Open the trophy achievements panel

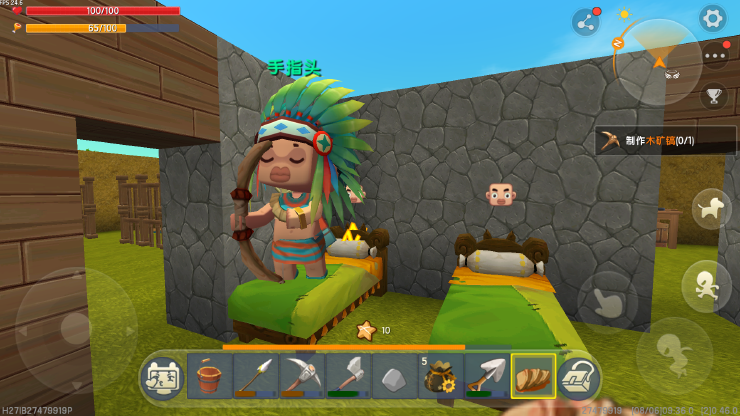(x=713, y=96)
